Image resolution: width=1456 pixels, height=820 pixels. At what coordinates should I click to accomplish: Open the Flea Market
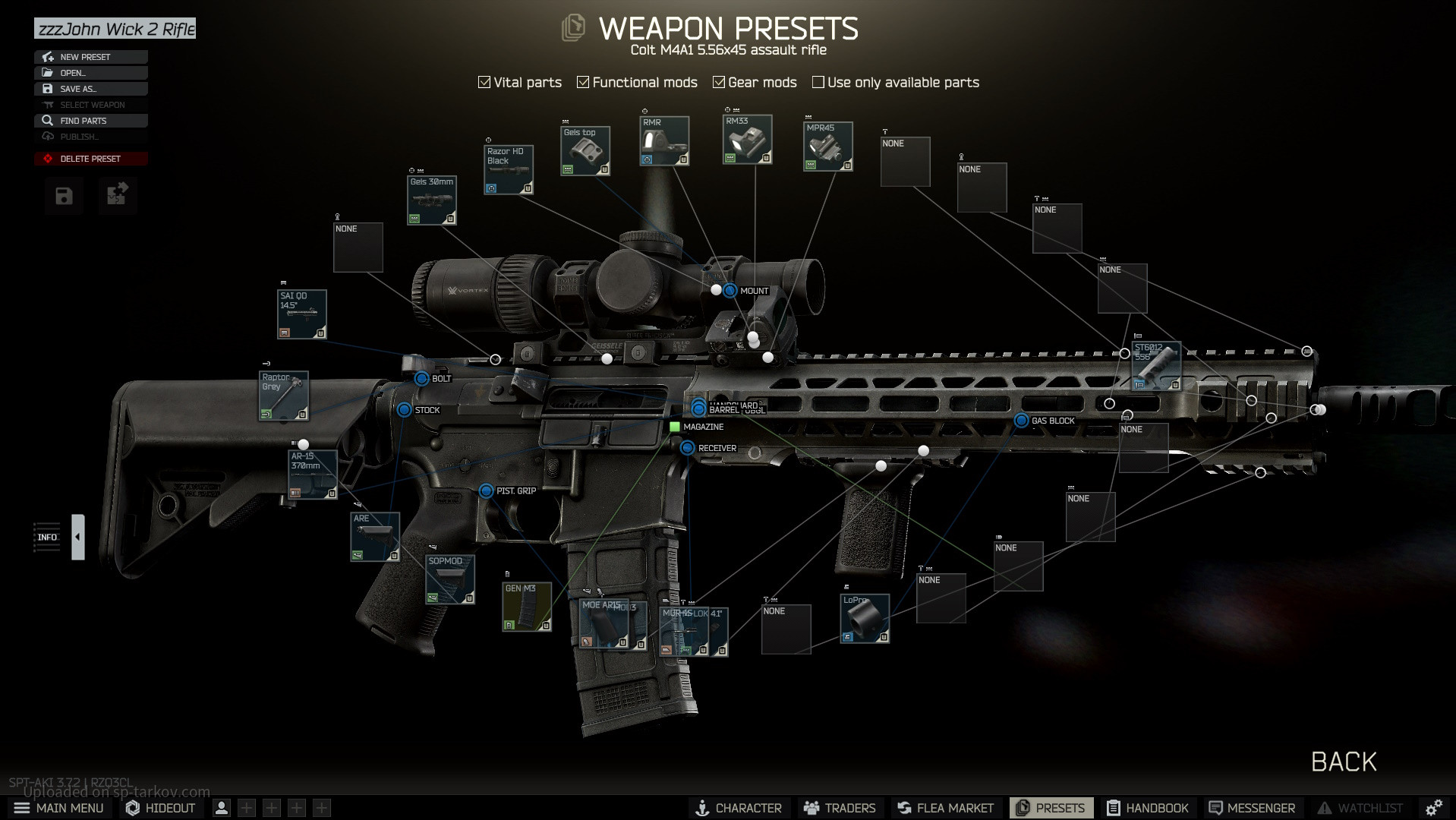(x=945, y=808)
